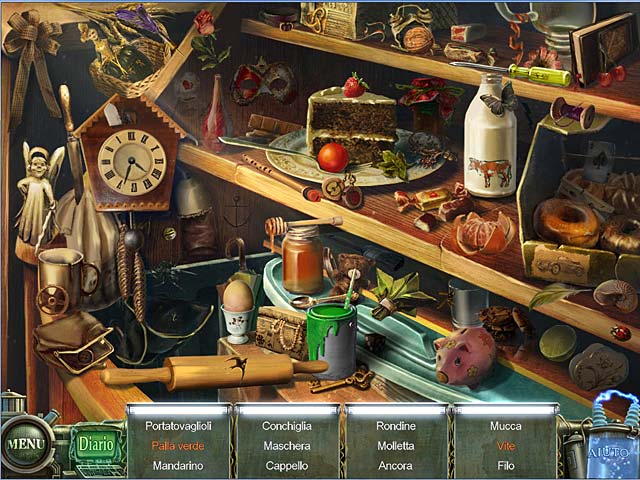Open the round MENU button
The height and width of the screenshot is (480, 640).
pos(24,441)
